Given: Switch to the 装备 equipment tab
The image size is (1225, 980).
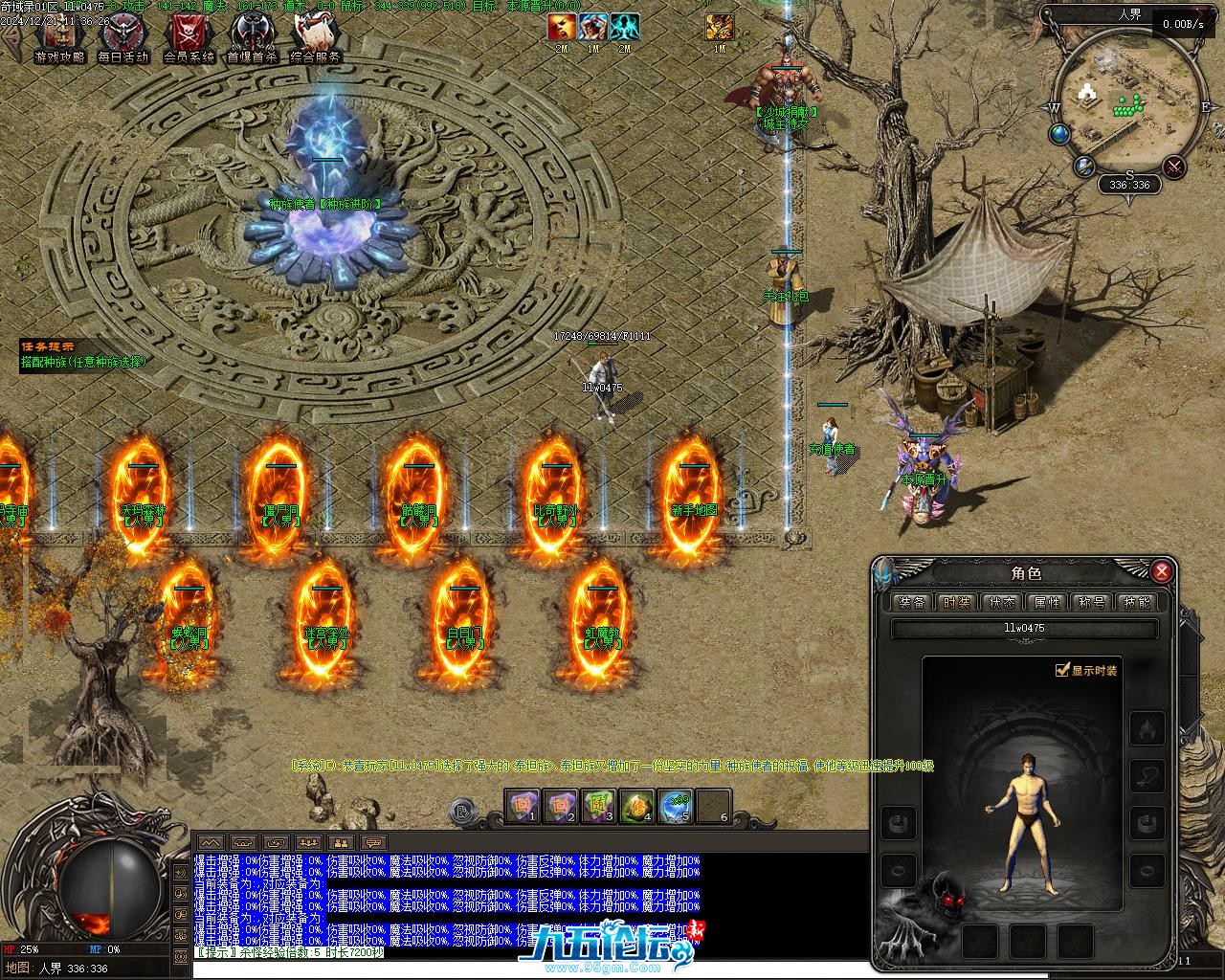Looking at the screenshot, I should click(x=912, y=602).
